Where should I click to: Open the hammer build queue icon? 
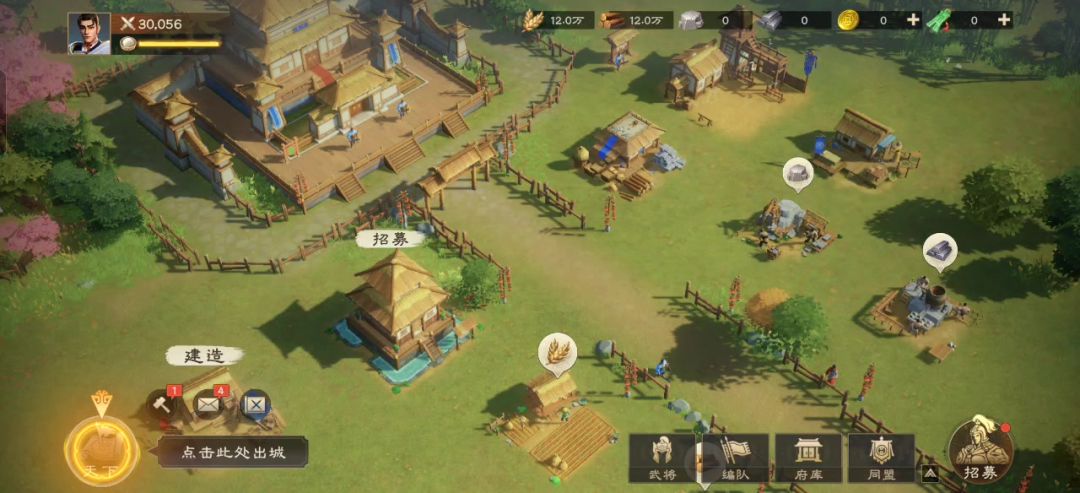click(x=163, y=404)
